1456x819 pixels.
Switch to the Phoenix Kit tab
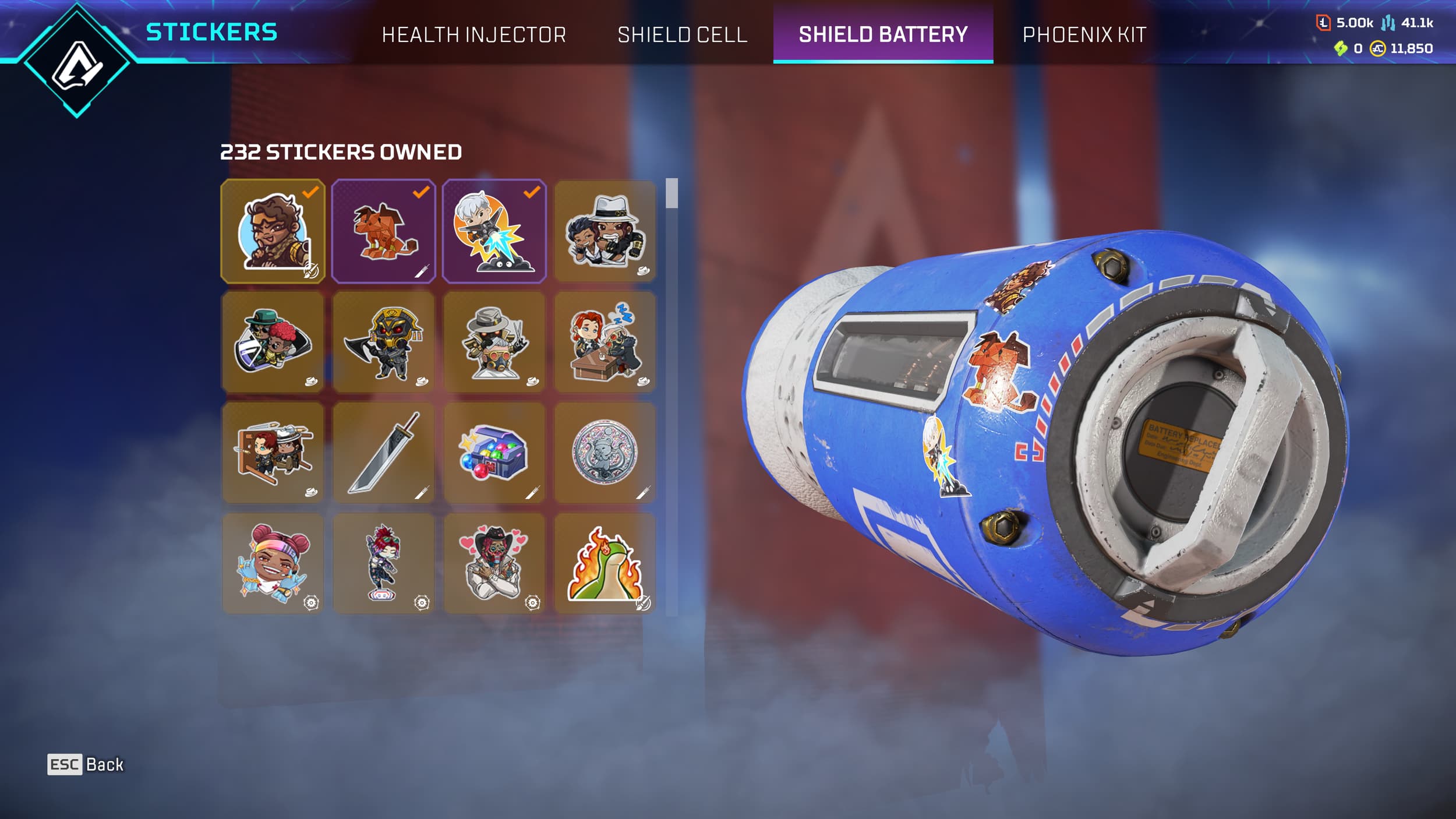click(1085, 35)
